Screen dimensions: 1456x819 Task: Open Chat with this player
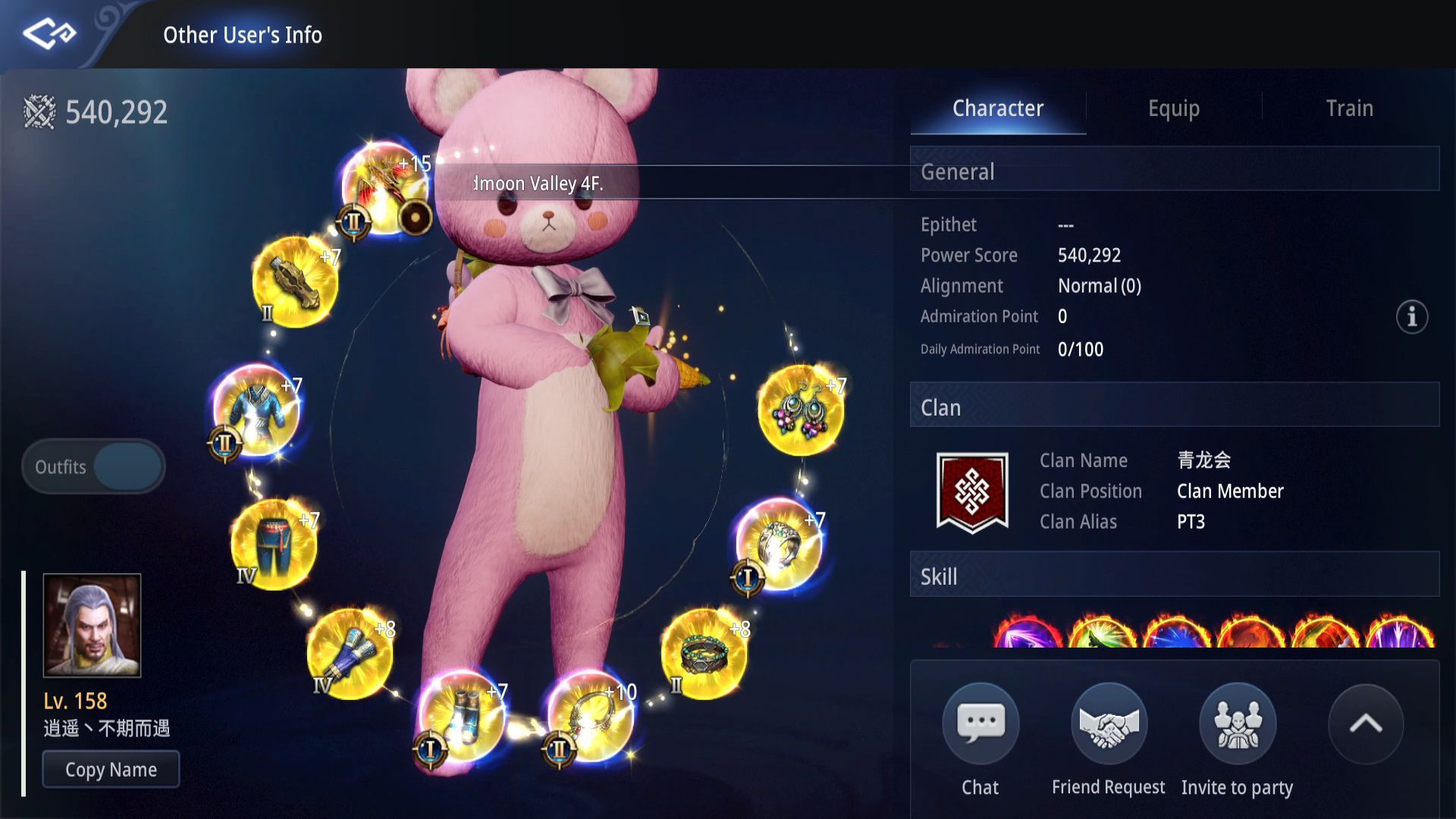tap(980, 724)
